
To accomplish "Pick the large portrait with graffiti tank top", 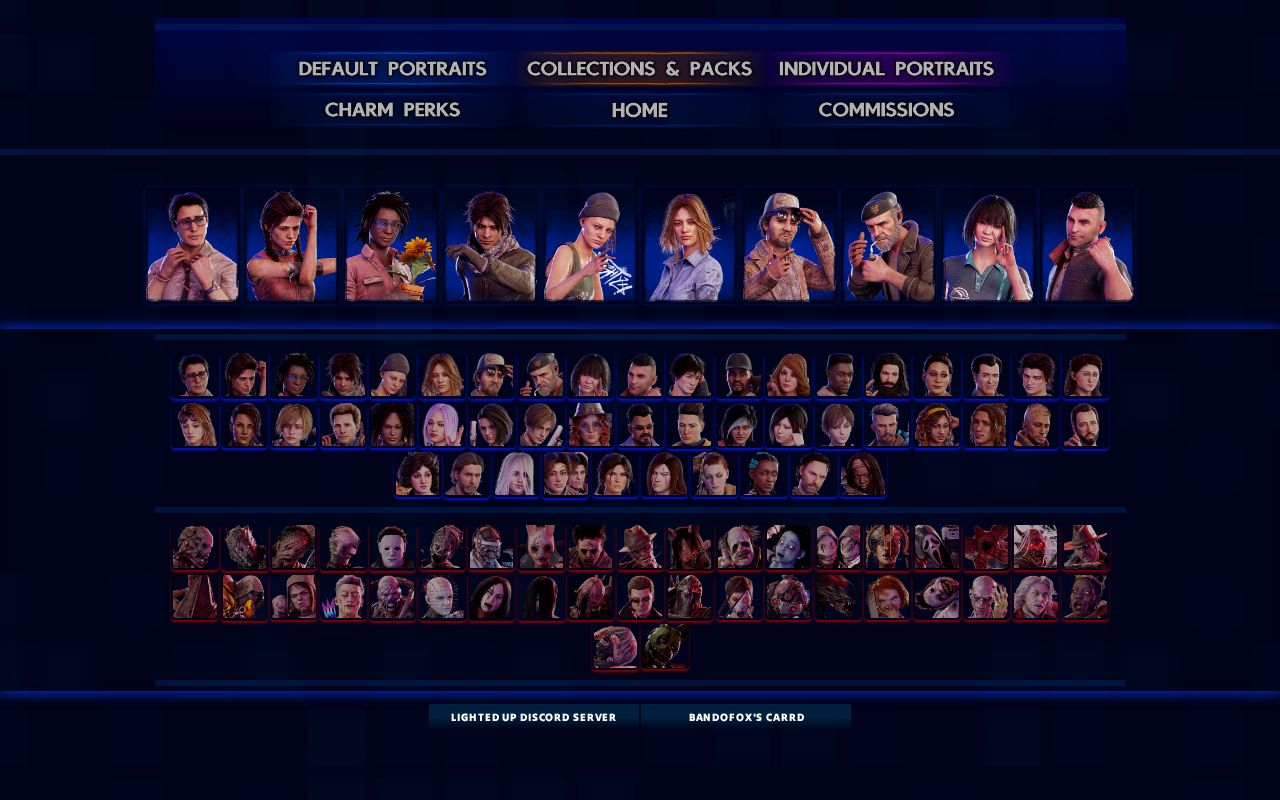I will pyautogui.click(x=590, y=245).
